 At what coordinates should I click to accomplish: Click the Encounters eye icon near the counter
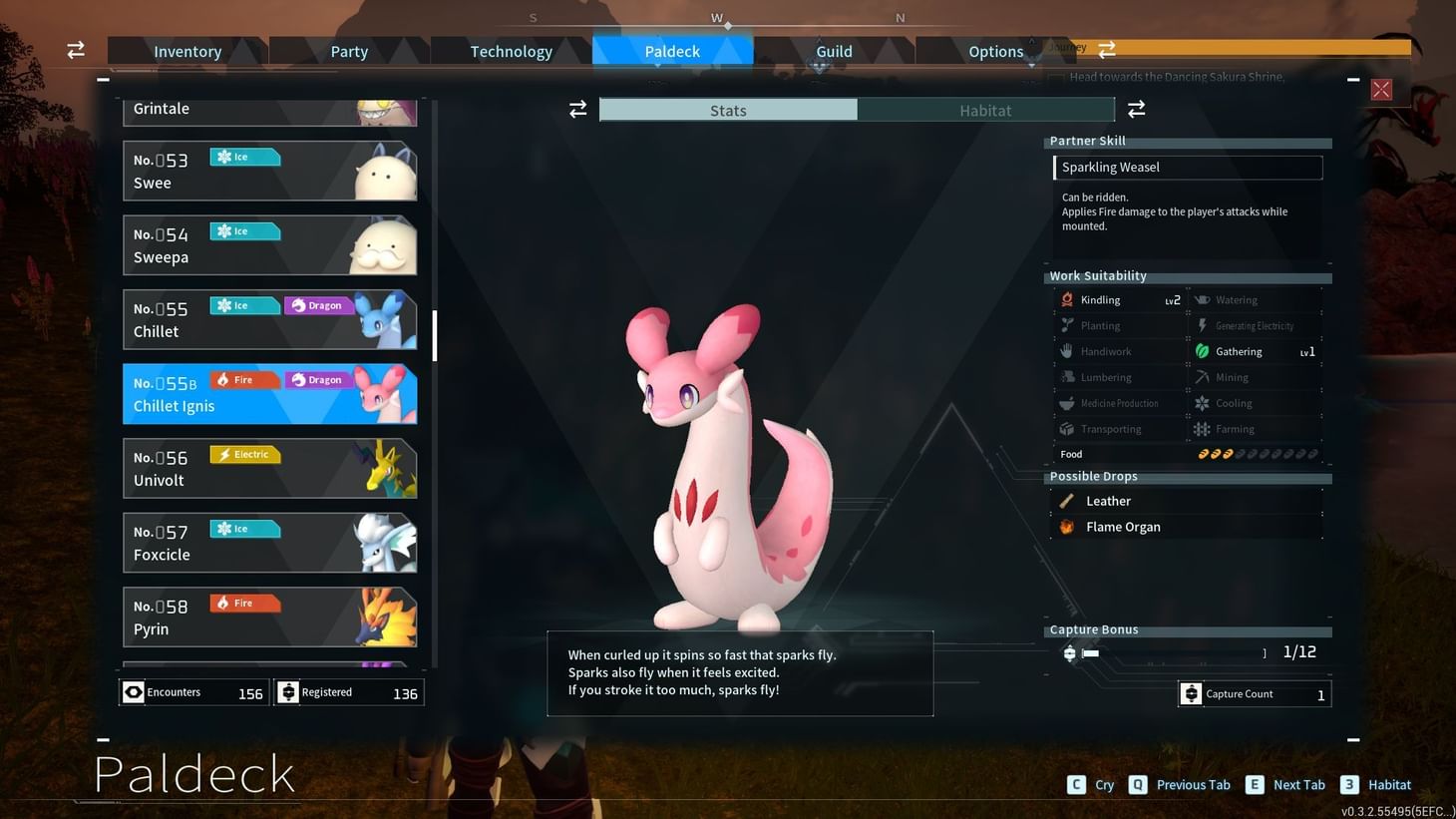(x=133, y=691)
